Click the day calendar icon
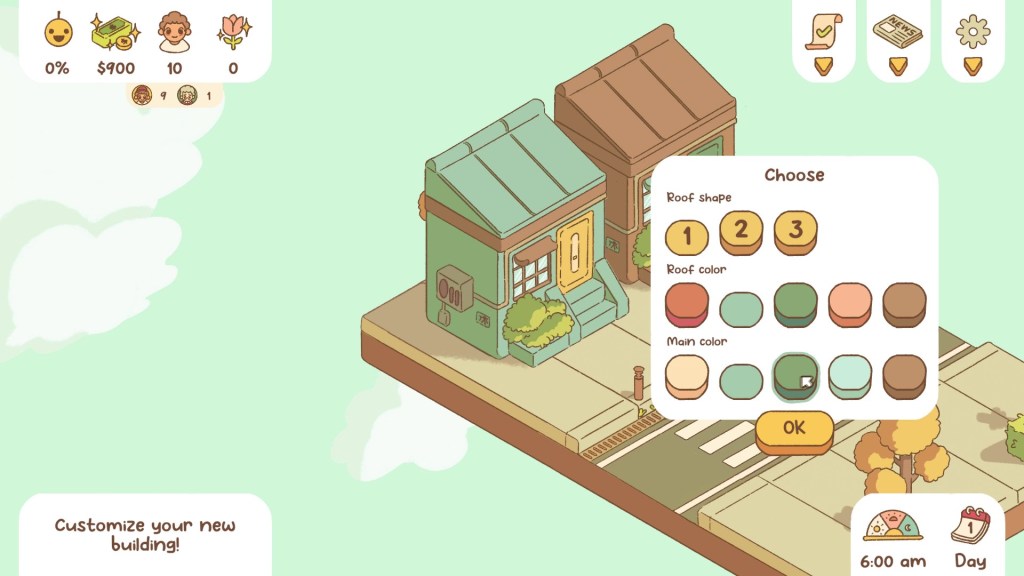The height and width of the screenshot is (576, 1024). (970, 524)
